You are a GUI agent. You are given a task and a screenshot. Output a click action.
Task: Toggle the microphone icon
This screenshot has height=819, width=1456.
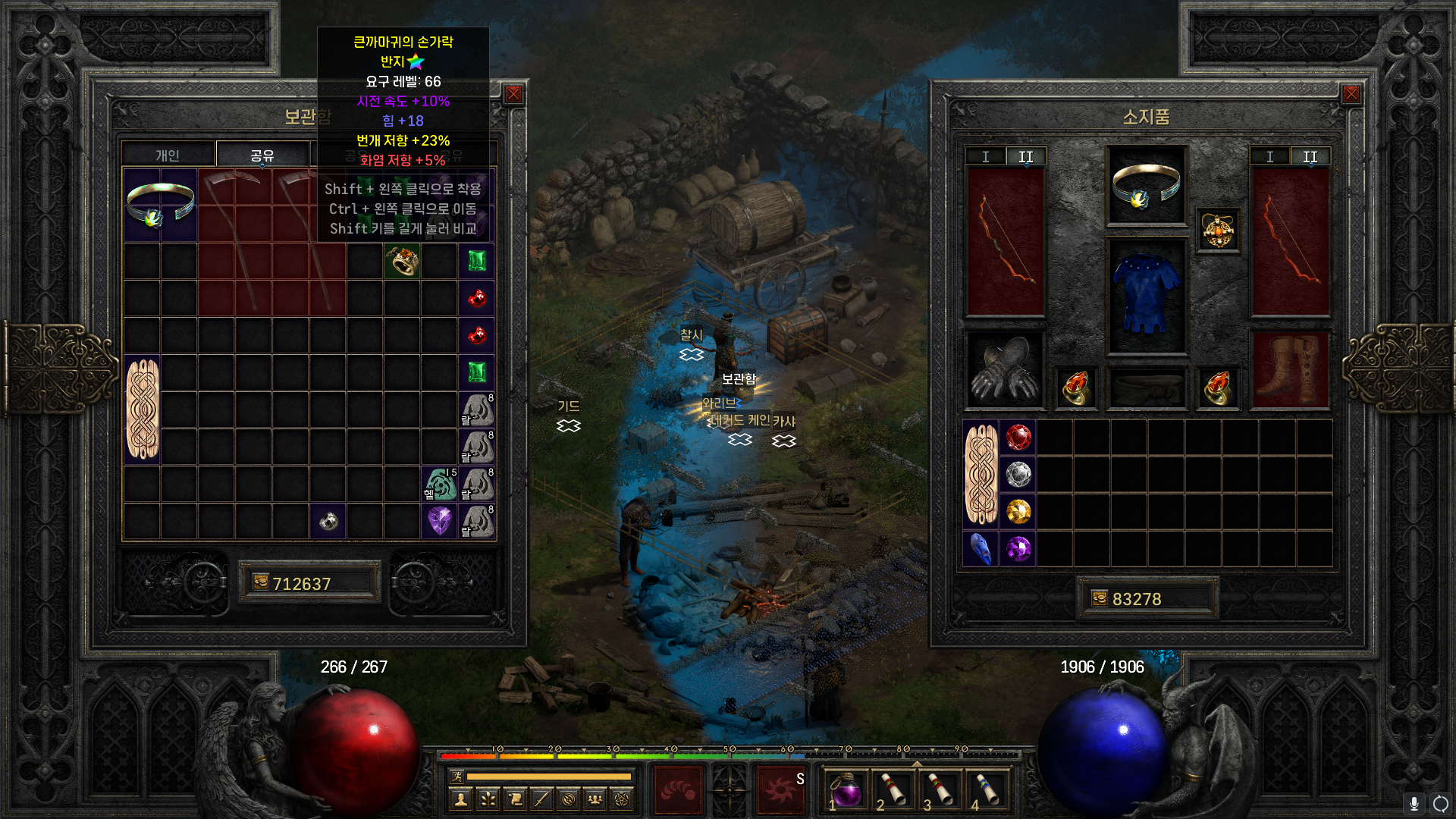click(1414, 803)
